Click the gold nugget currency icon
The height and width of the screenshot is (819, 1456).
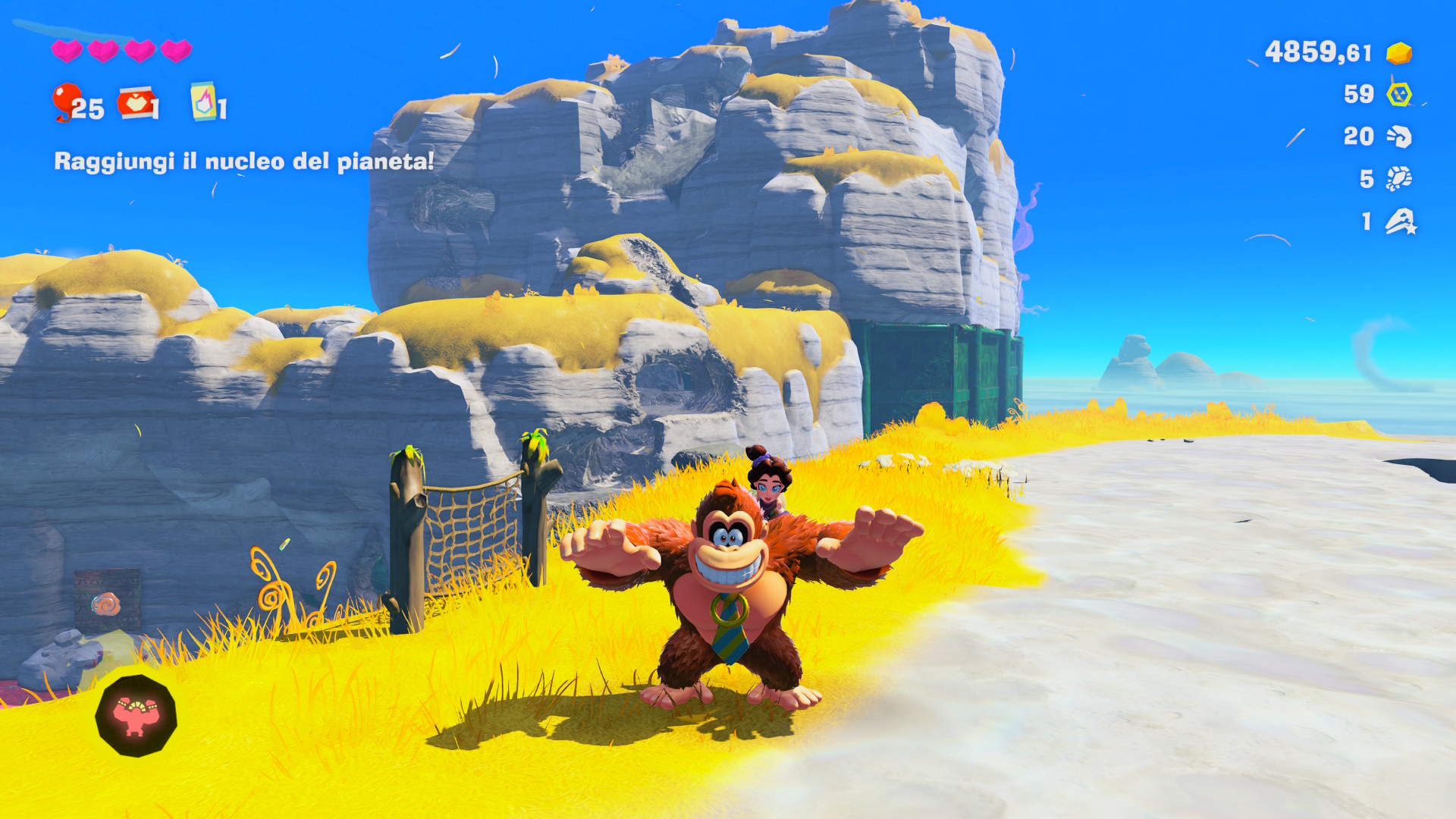1399,53
